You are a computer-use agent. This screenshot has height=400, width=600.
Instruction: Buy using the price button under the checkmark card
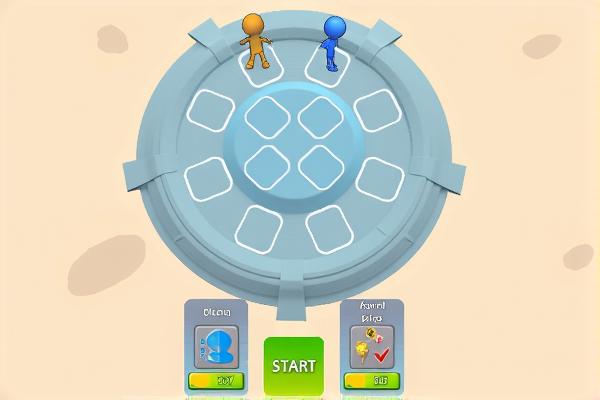pos(372,381)
